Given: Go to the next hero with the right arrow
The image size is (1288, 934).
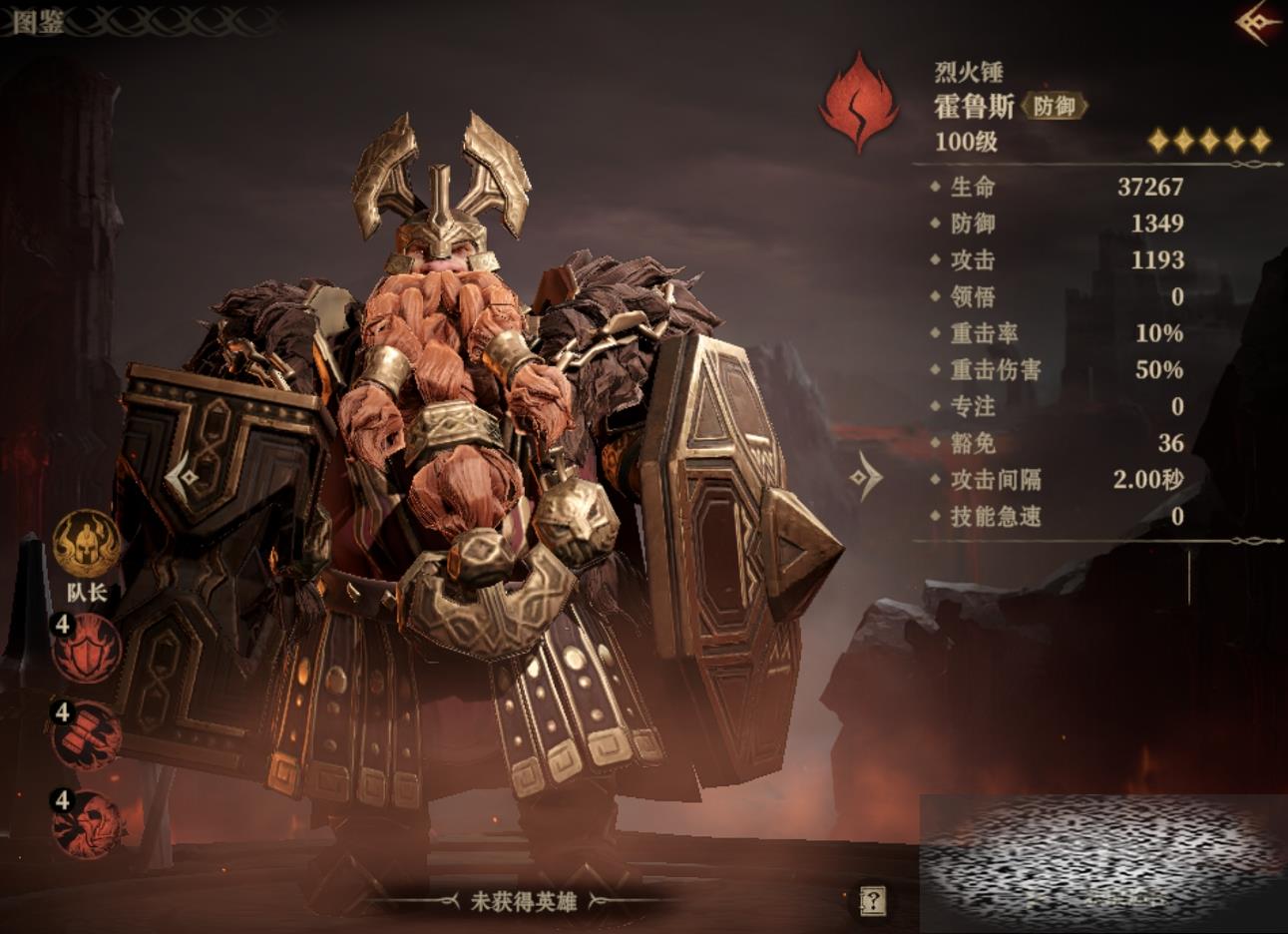Looking at the screenshot, I should pyautogui.click(x=865, y=476).
